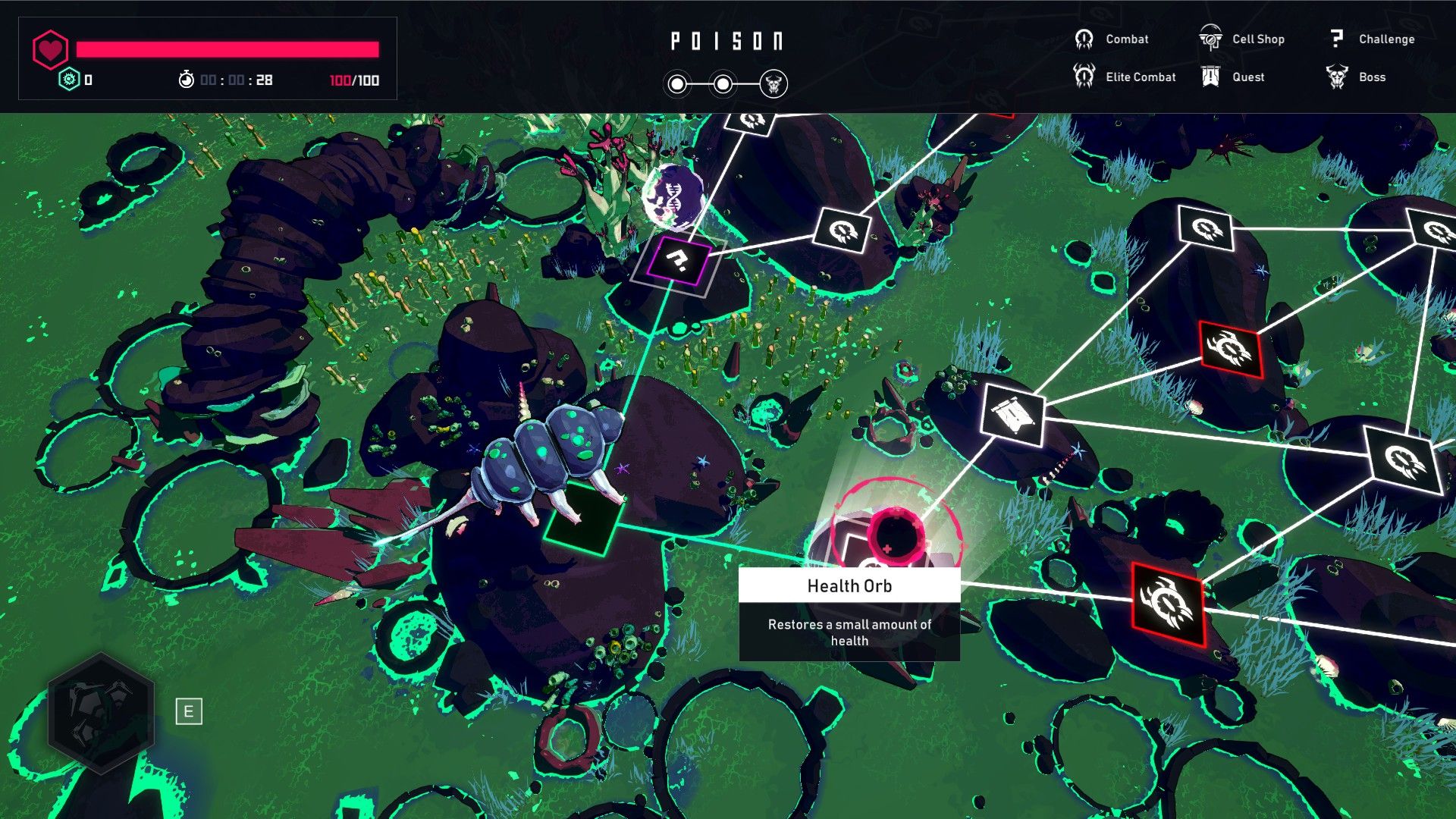The width and height of the screenshot is (1456, 819).
Task: Click the red health bar
Action: pyautogui.click(x=227, y=48)
